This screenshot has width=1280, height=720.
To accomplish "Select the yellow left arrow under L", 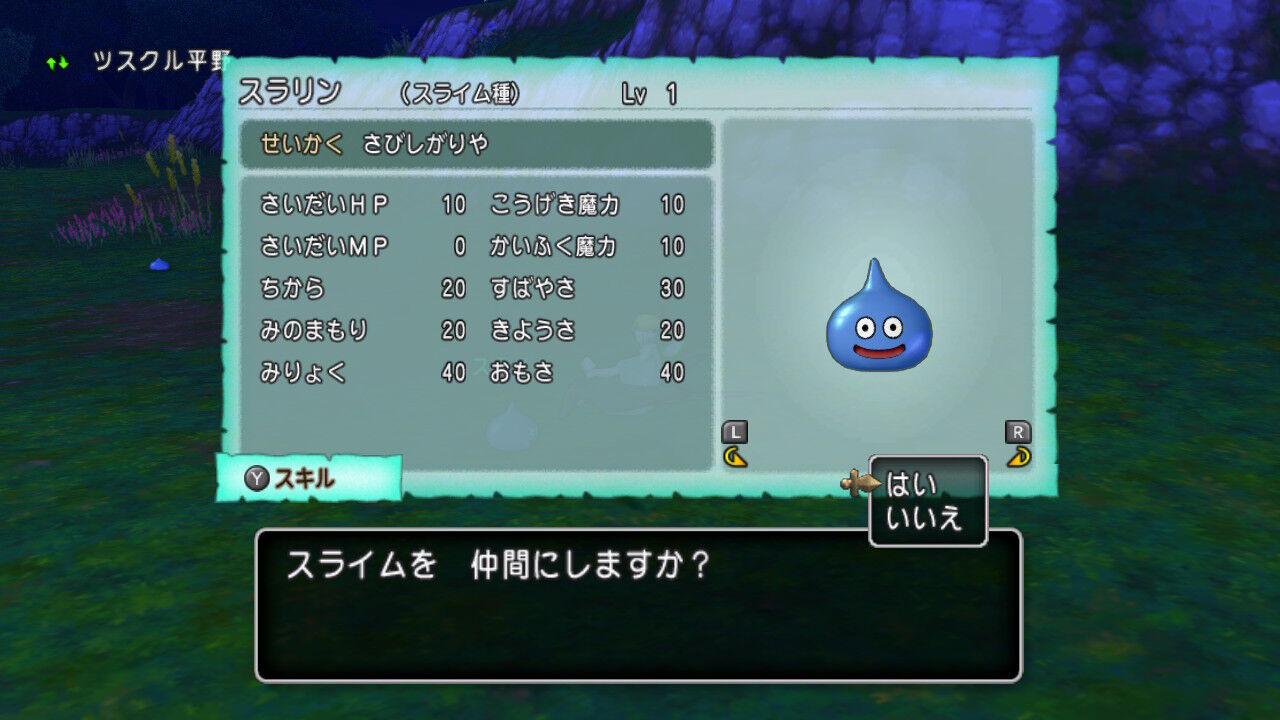I will pos(737,455).
